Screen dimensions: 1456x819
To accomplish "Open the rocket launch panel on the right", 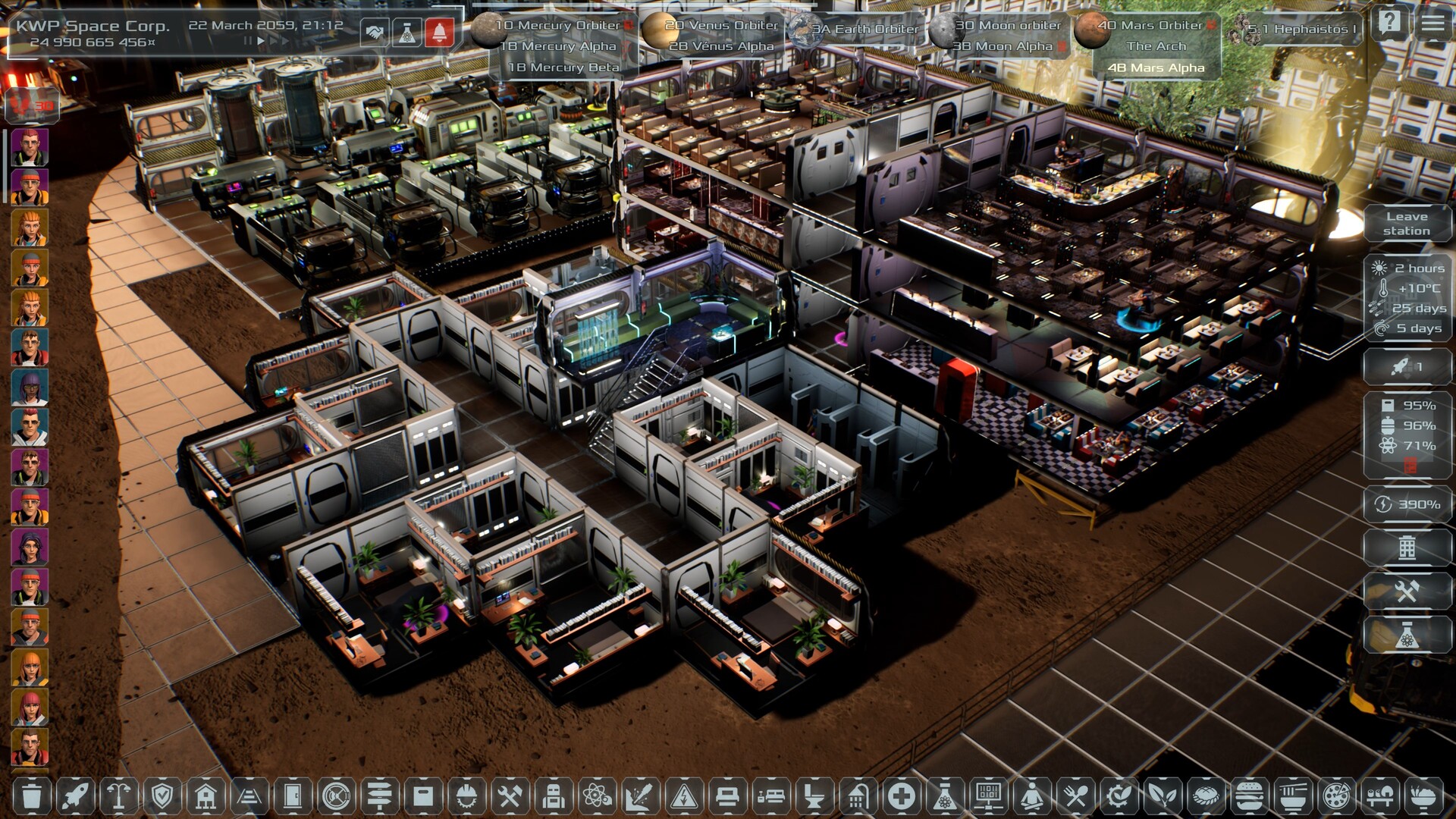I will coord(1406,367).
